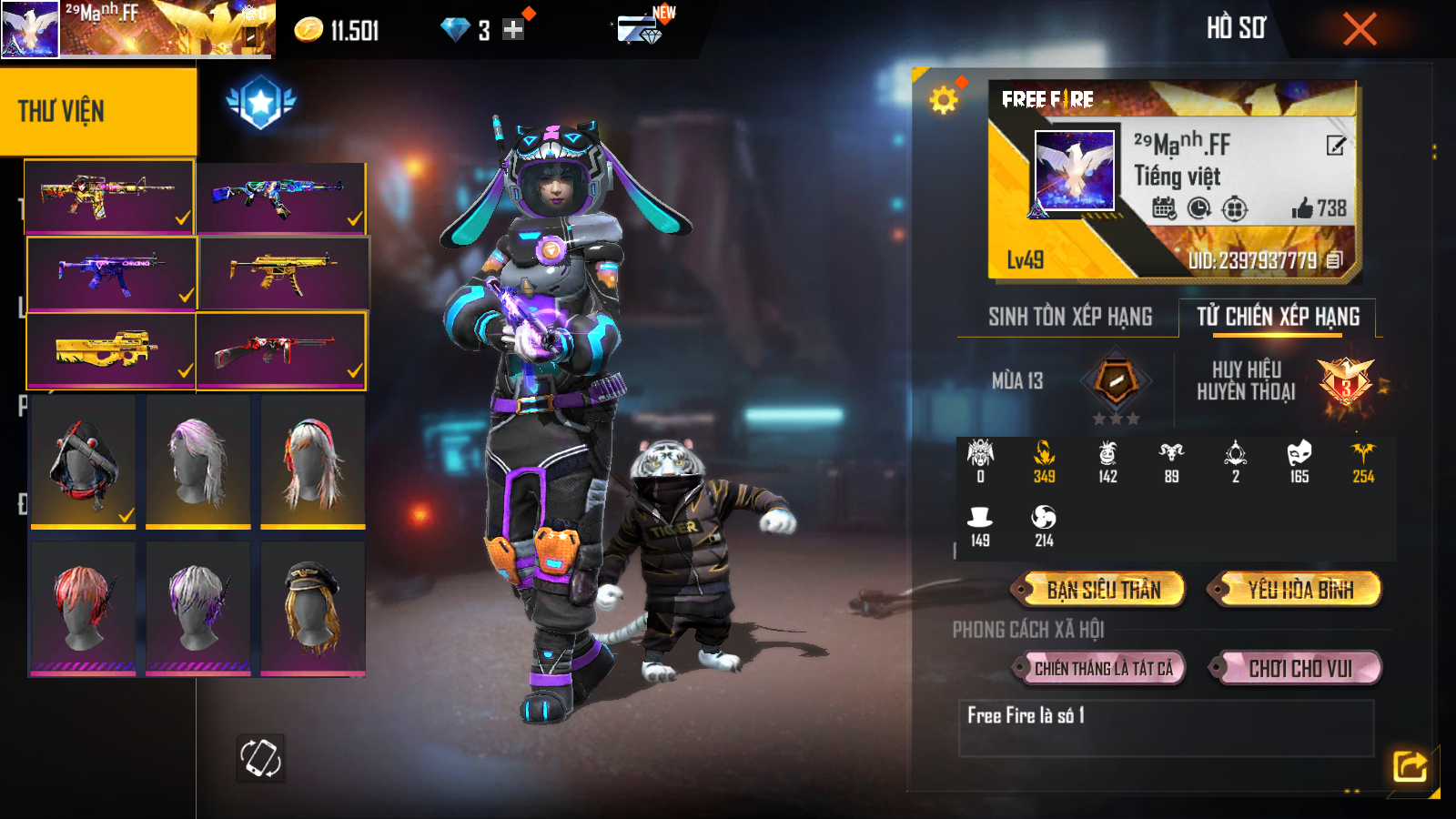Choose the black hood with red scarf headgear
The image size is (1456, 819).
83,461
